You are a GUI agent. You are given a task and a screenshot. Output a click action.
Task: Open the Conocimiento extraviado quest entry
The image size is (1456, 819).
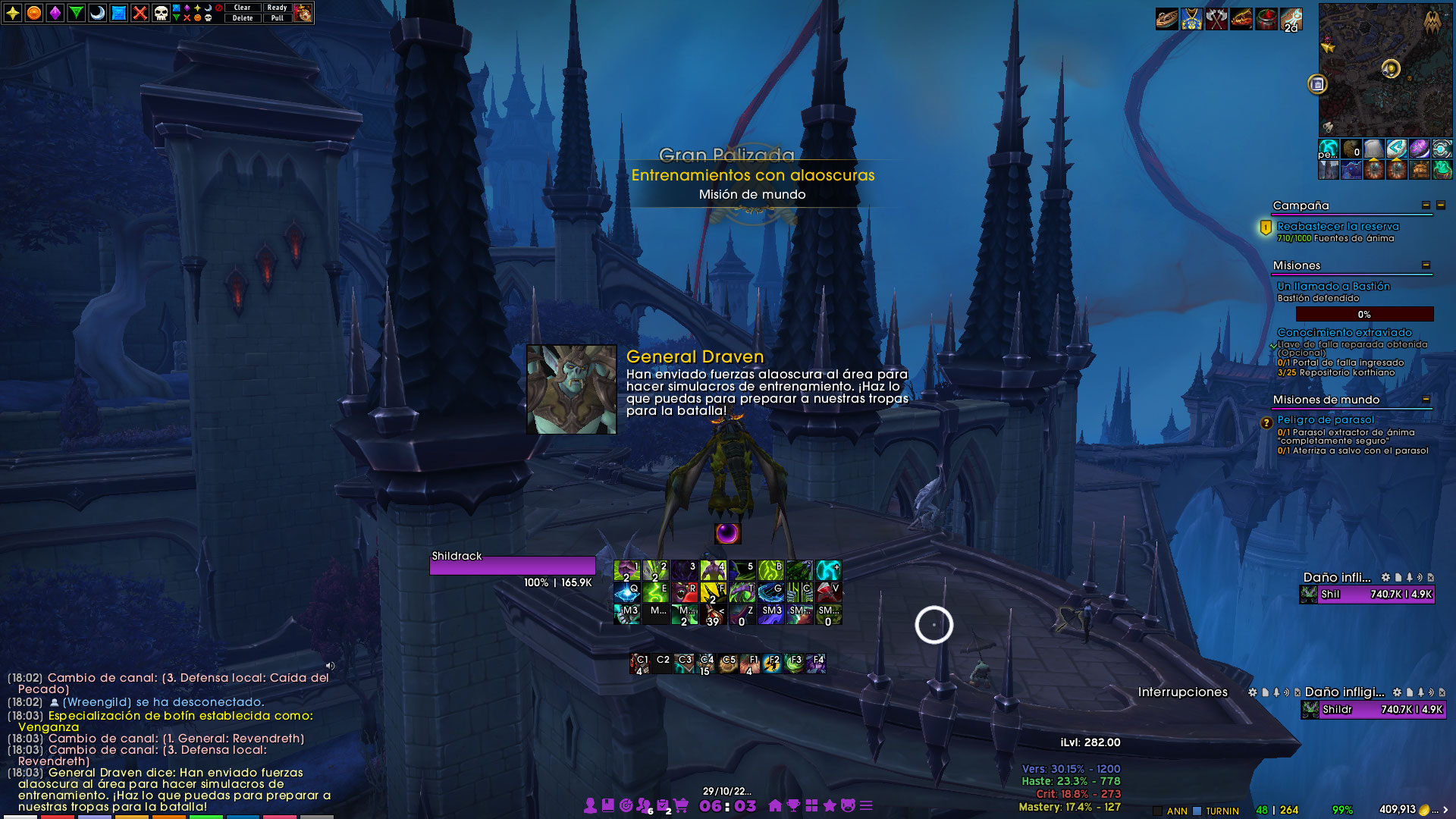[1344, 332]
